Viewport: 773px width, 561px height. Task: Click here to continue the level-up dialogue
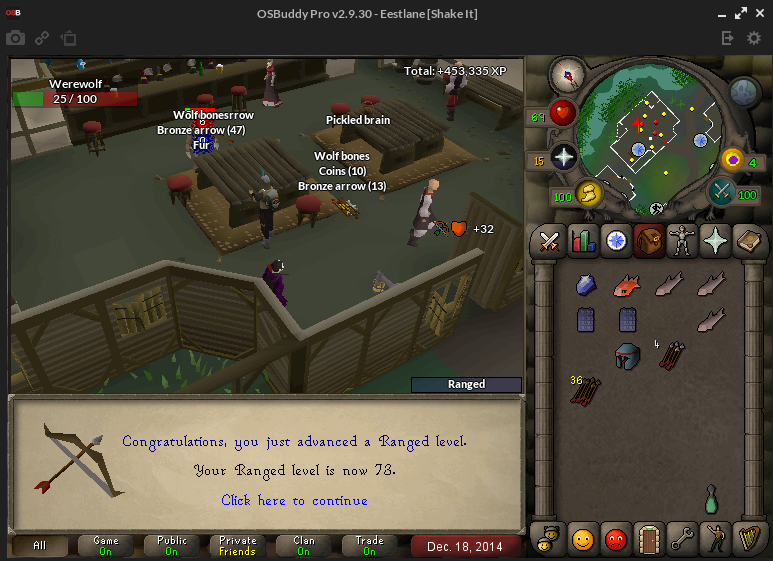tap(294, 500)
